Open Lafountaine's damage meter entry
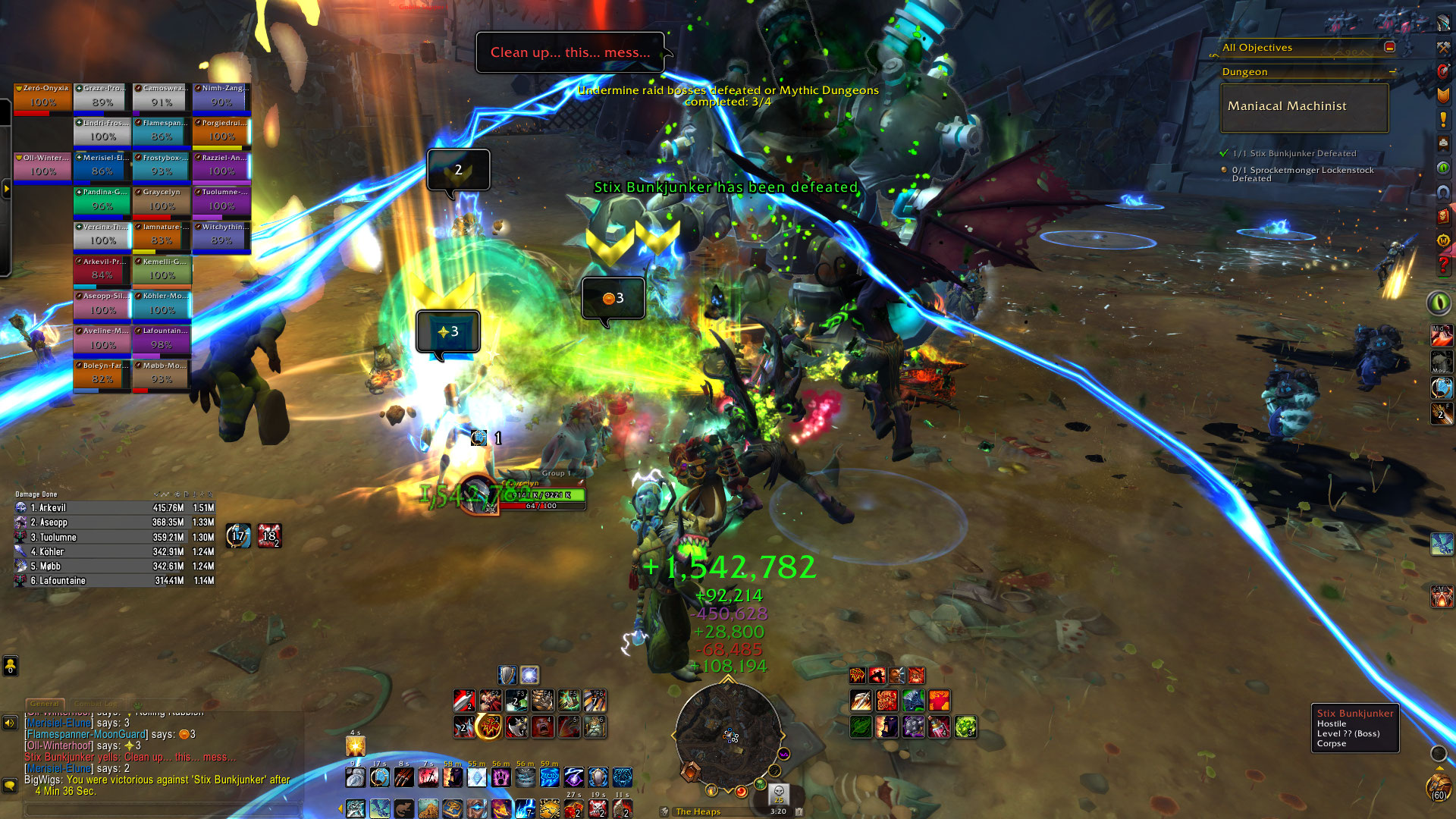The width and height of the screenshot is (1456, 819). pos(114,581)
